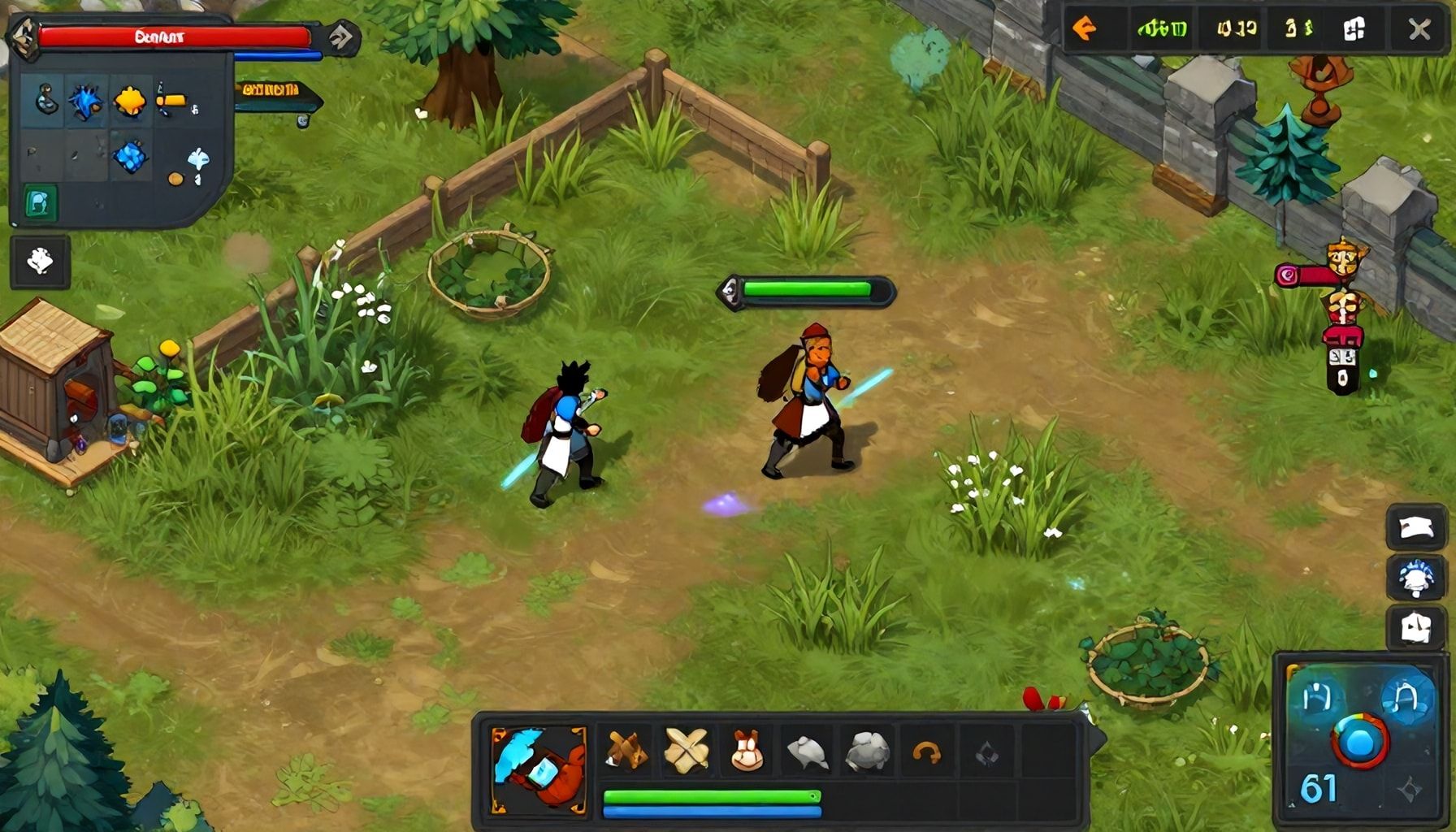Expand the quest banner beside the inventory
Screen dimensions: 1456x832
[x=276, y=96]
